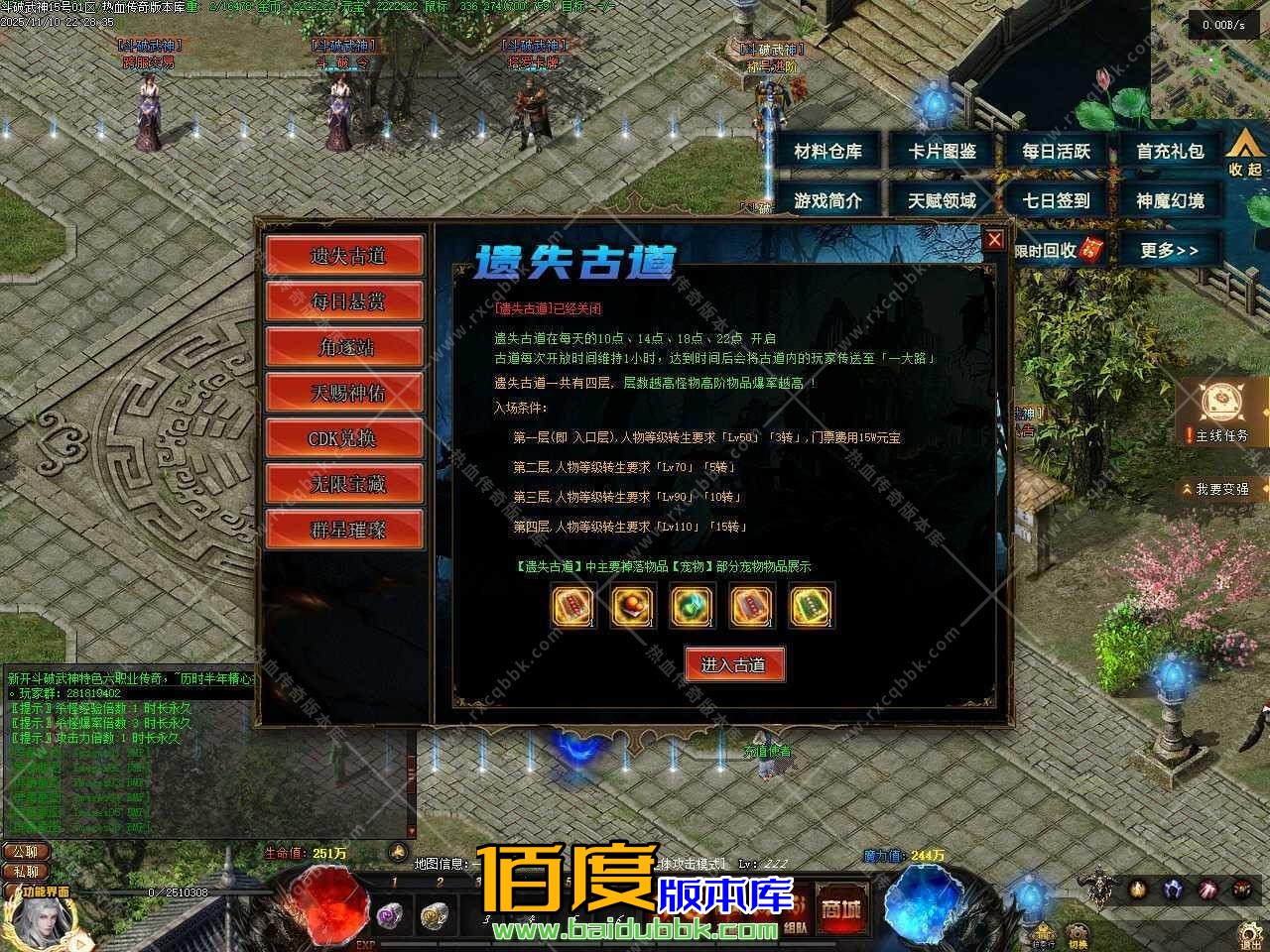Switch to the CDK兑换 tab
This screenshot has height=952, width=1270.
(x=344, y=437)
